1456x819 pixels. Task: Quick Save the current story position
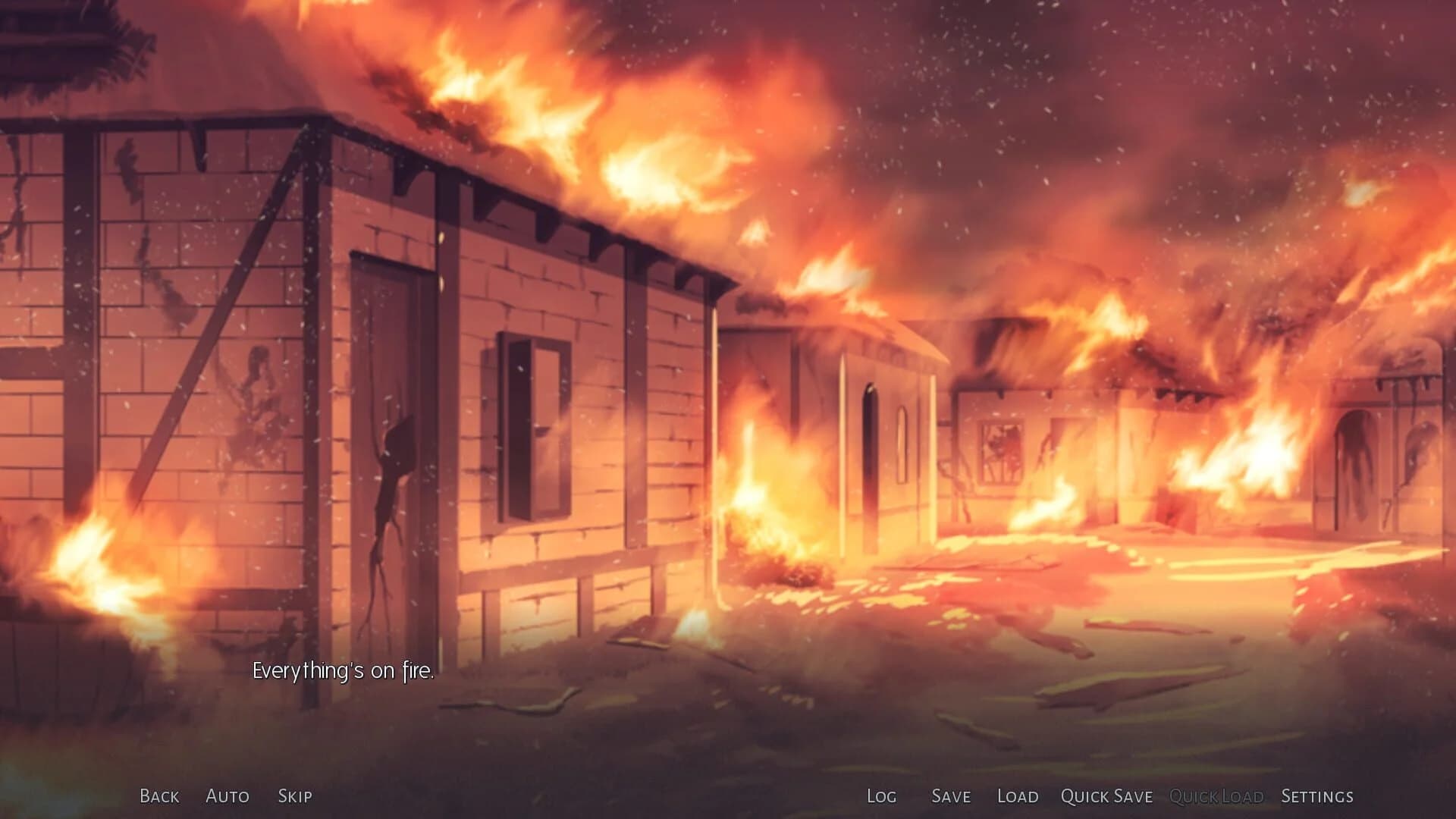coord(1106,796)
